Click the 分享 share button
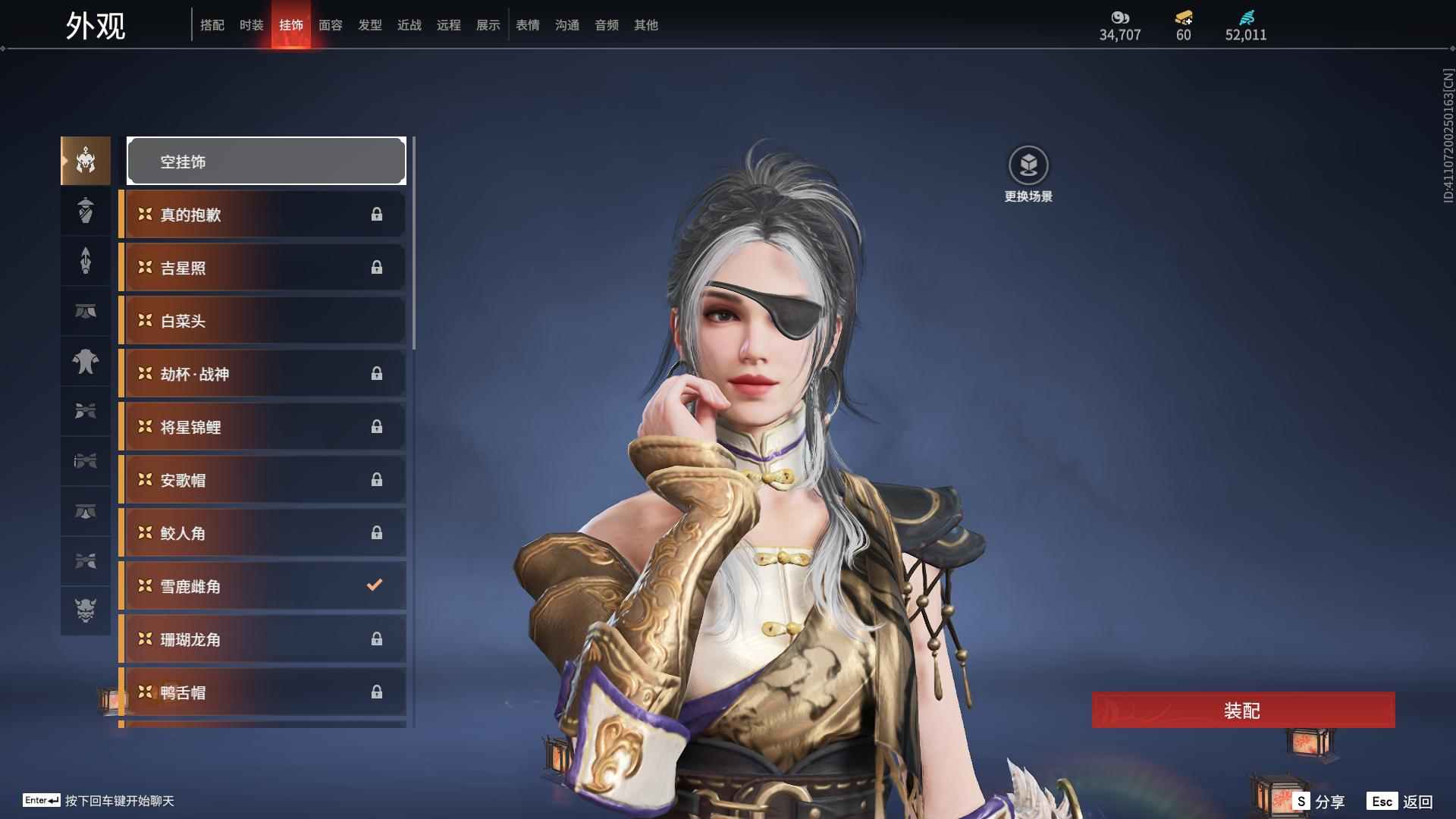 (x=1320, y=802)
